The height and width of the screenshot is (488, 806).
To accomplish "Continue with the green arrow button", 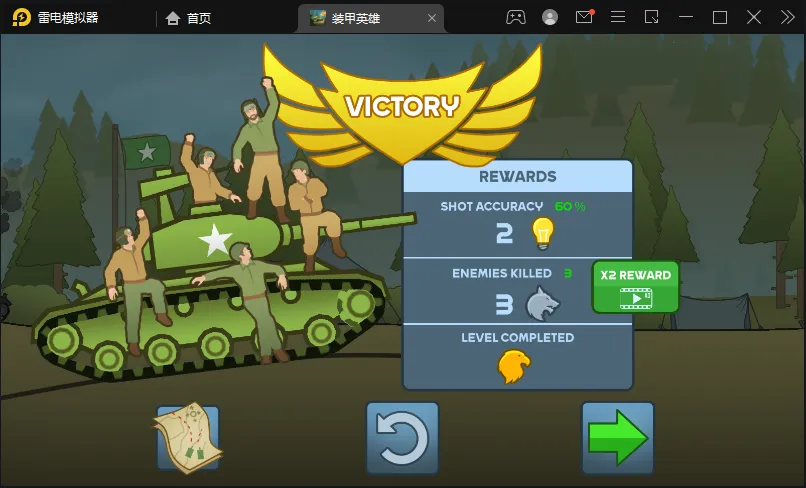I will pyautogui.click(x=617, y=438).
